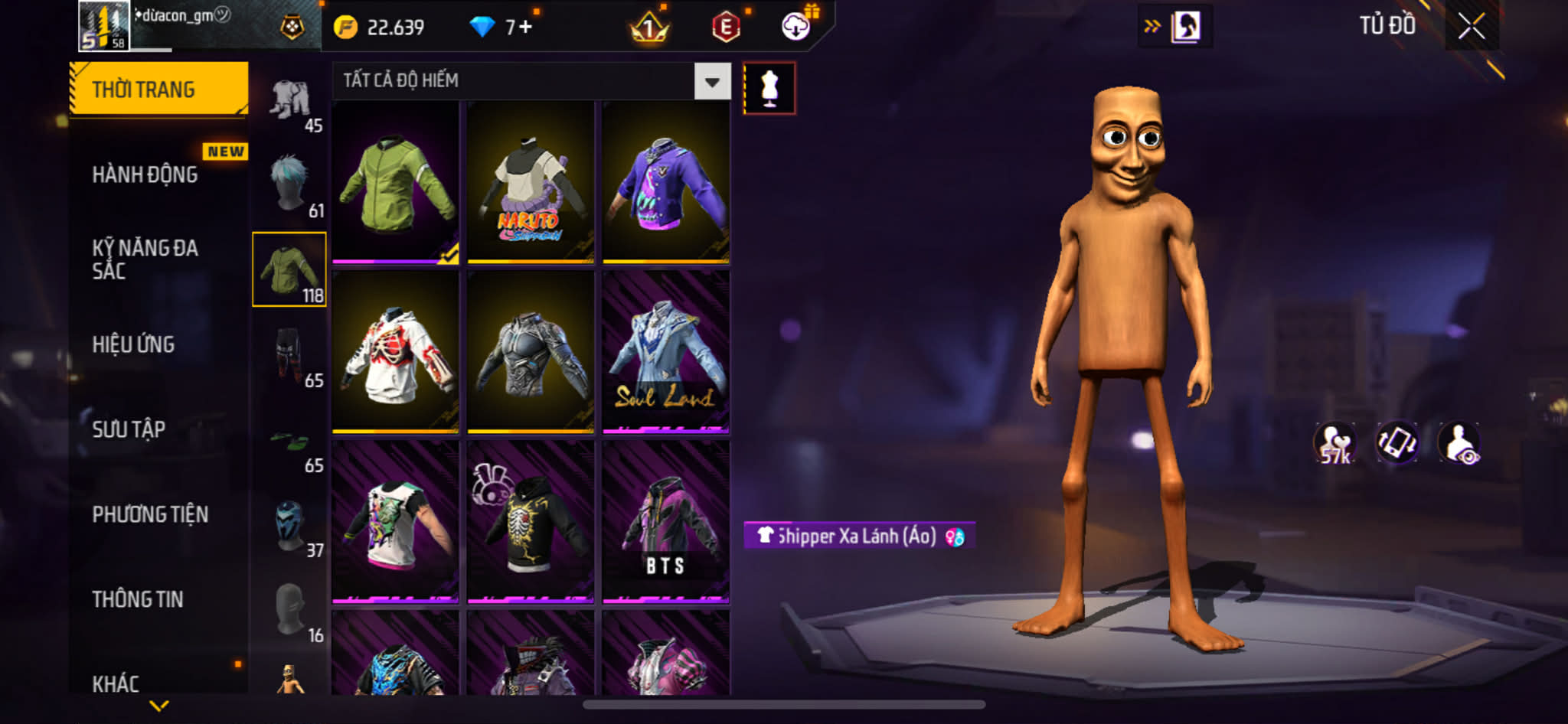Show the THÔNG TIN section
1568x724 pixels.
click(x=138, y=599)
